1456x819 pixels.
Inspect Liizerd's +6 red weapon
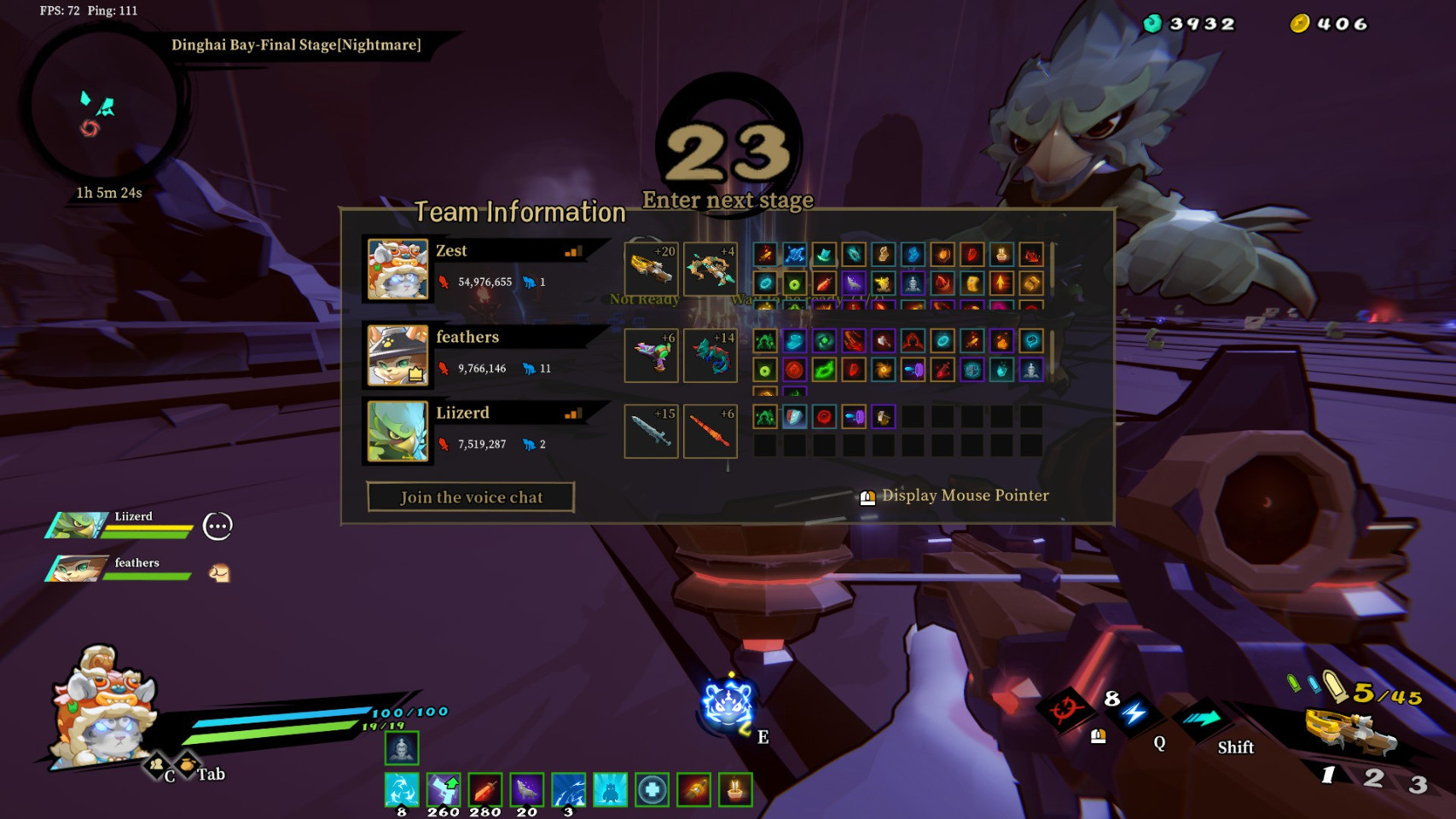[x=710, y=431]
